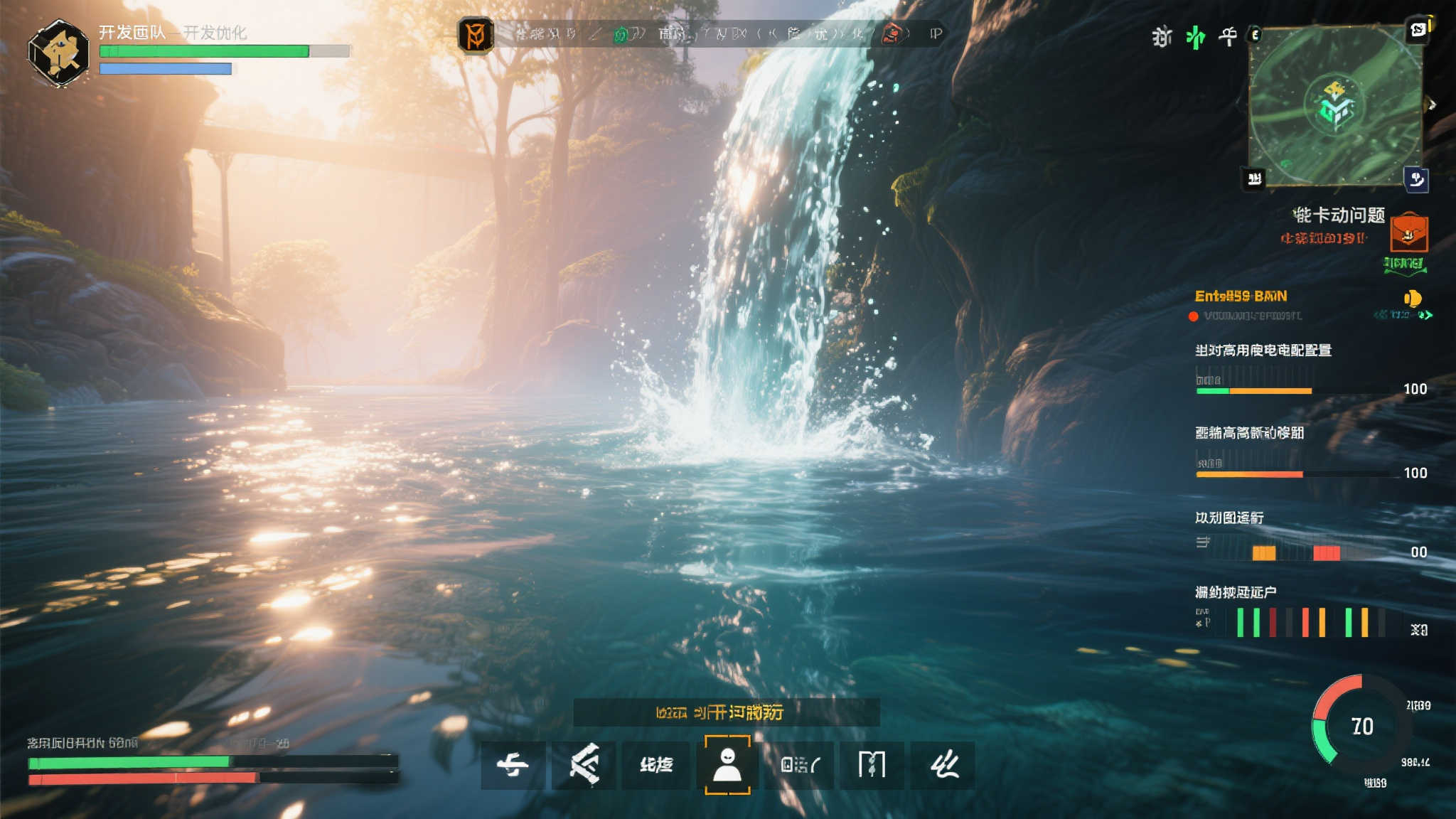Click the green status icon left of minimap
The height and width of the screenshot is (819, 1456).
pyautogui.click(x=1196, y=36)
